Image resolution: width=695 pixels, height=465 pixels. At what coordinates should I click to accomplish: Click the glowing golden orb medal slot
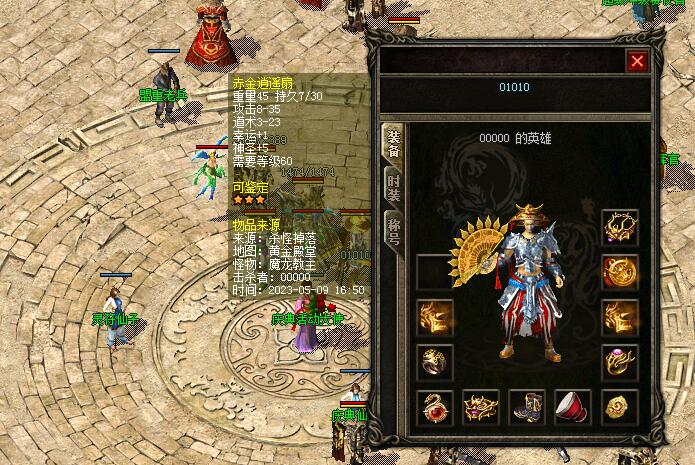620,272
